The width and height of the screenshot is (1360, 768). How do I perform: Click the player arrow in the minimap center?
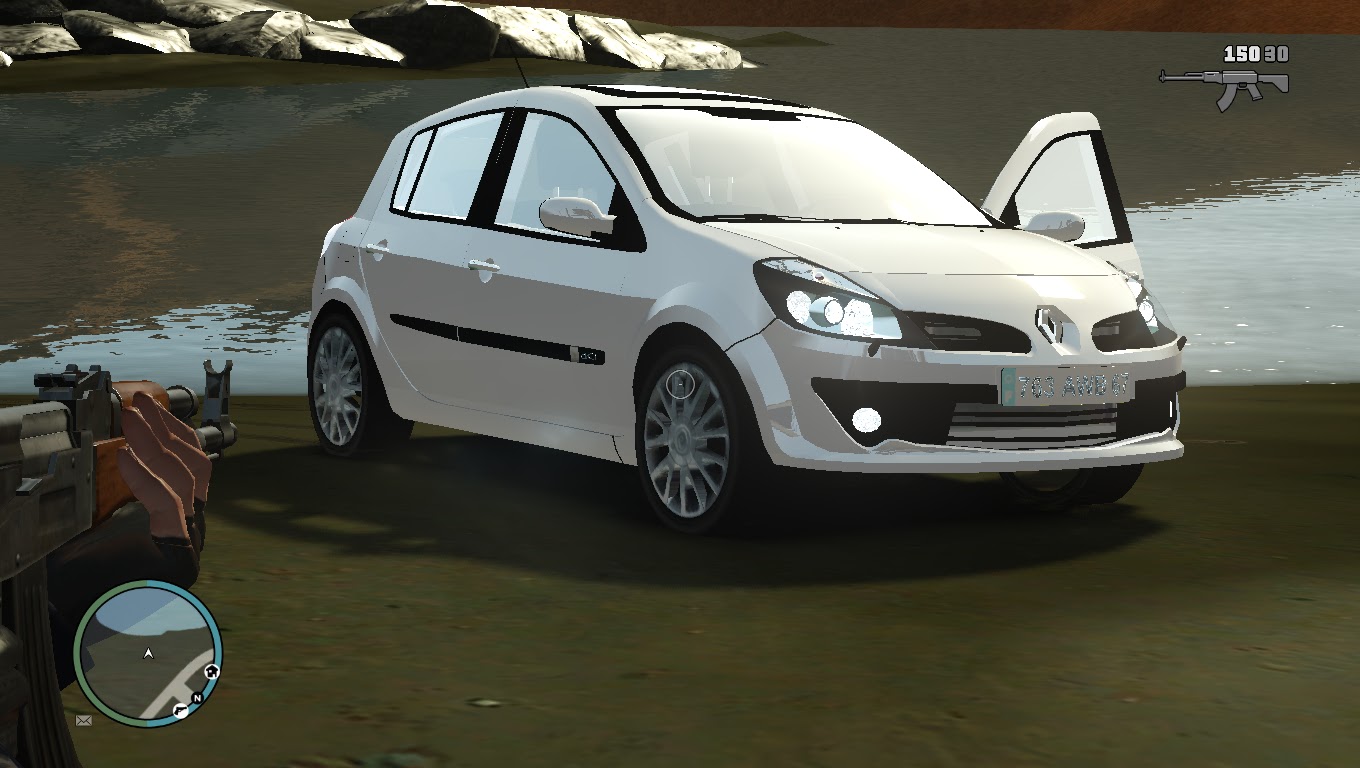[x=148, y=654]
